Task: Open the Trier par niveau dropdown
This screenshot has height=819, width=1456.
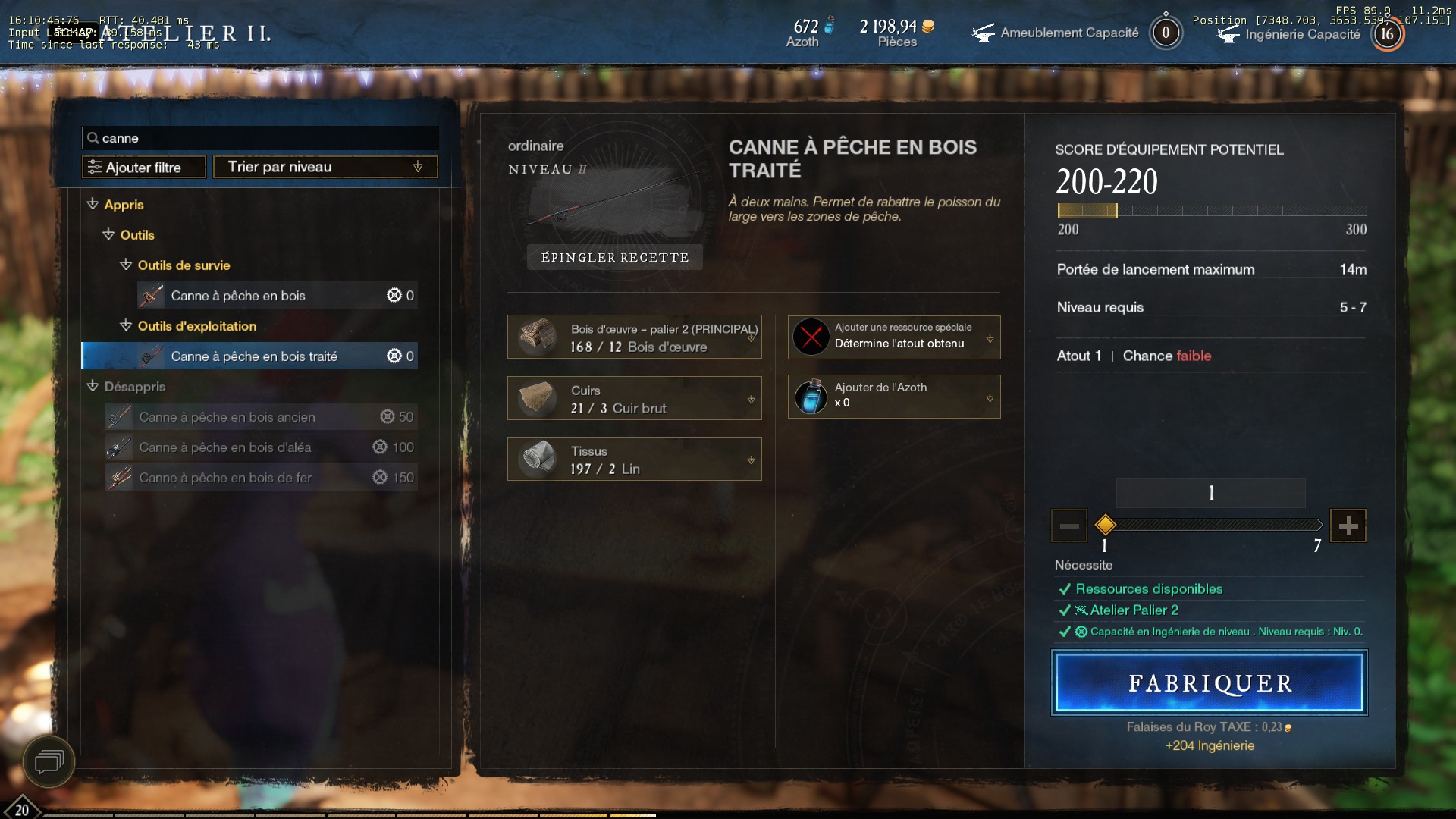Action: [325, 167]
